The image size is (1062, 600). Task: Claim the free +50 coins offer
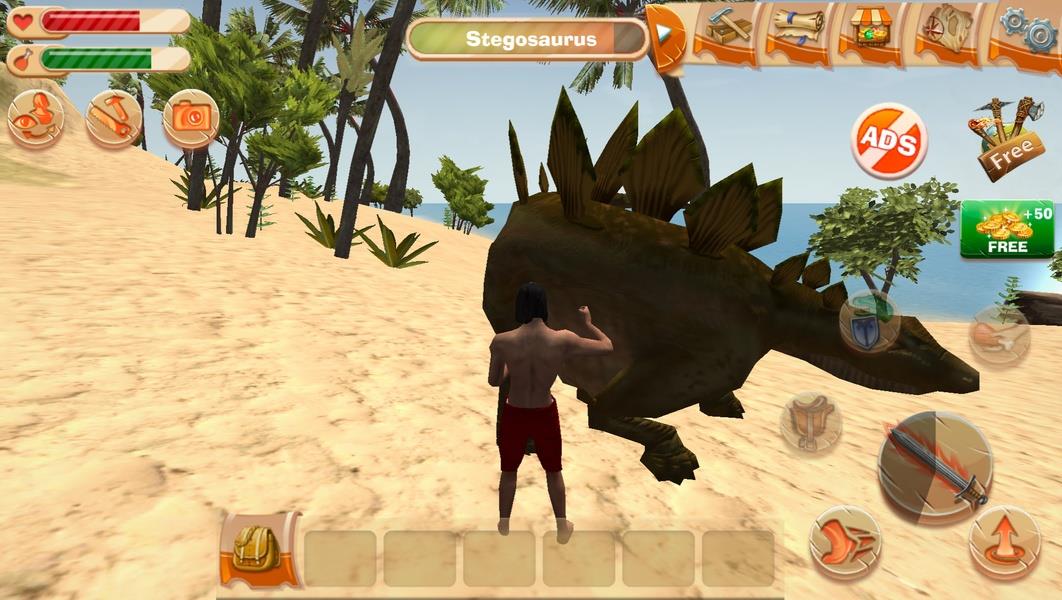1007,229
